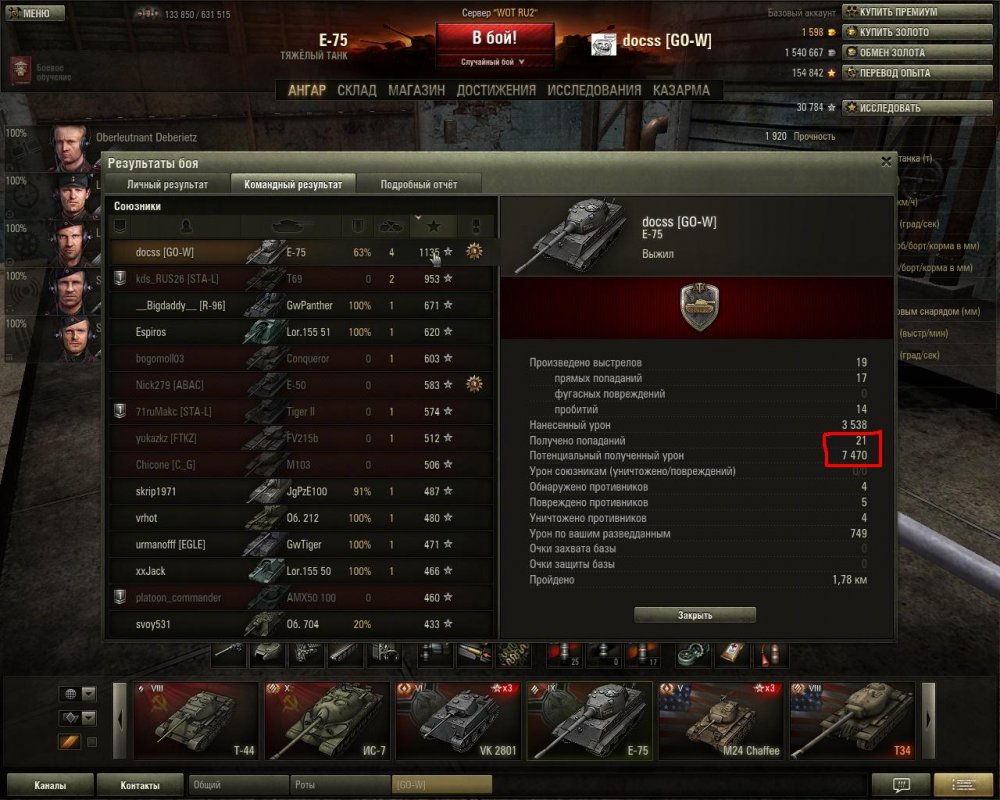Open the Контакты button
The width and height of the screenshot is (1000, 800).
[x=139, y=785]
